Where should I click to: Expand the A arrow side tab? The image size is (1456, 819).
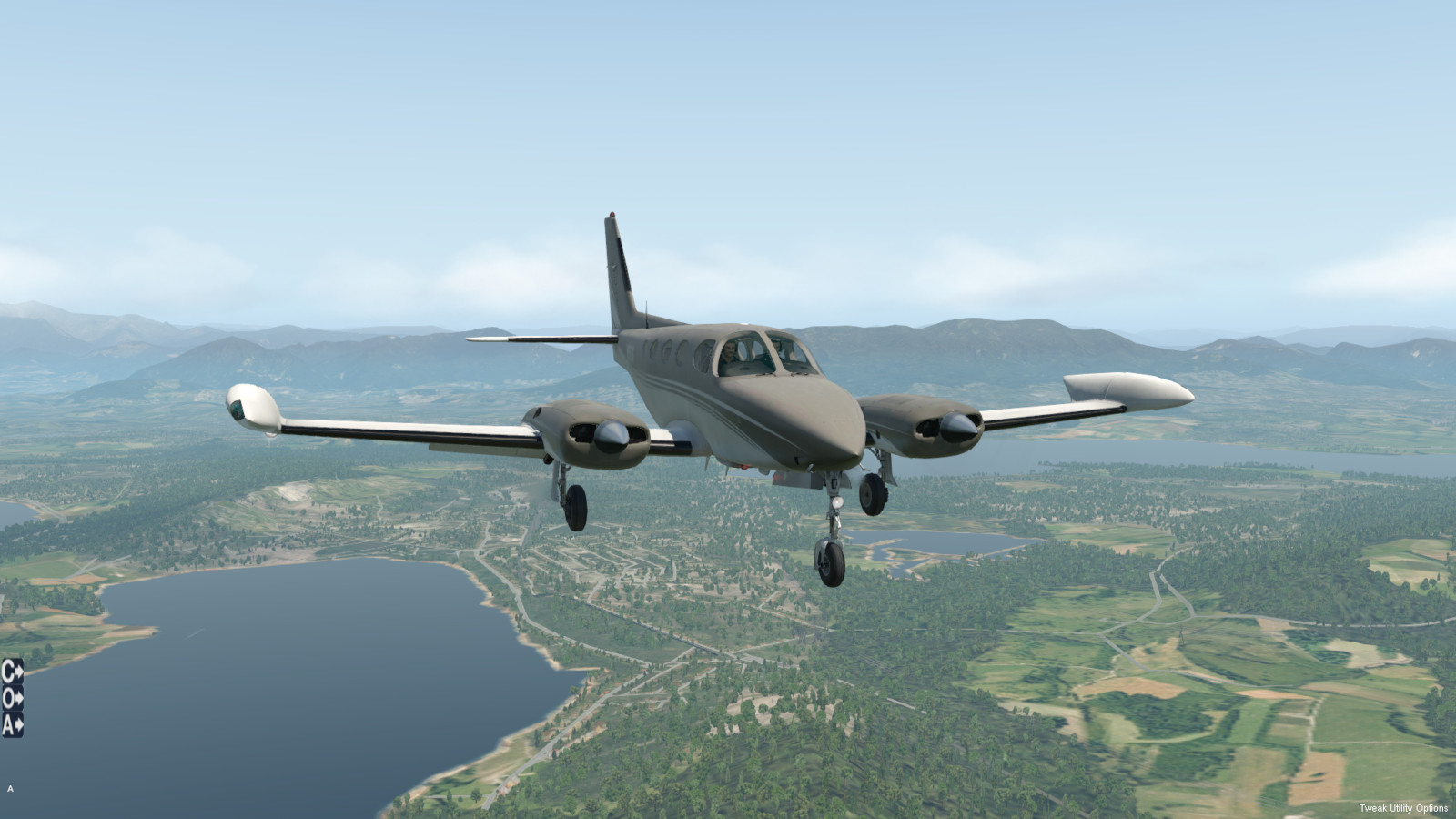click(x=12, y=724)
